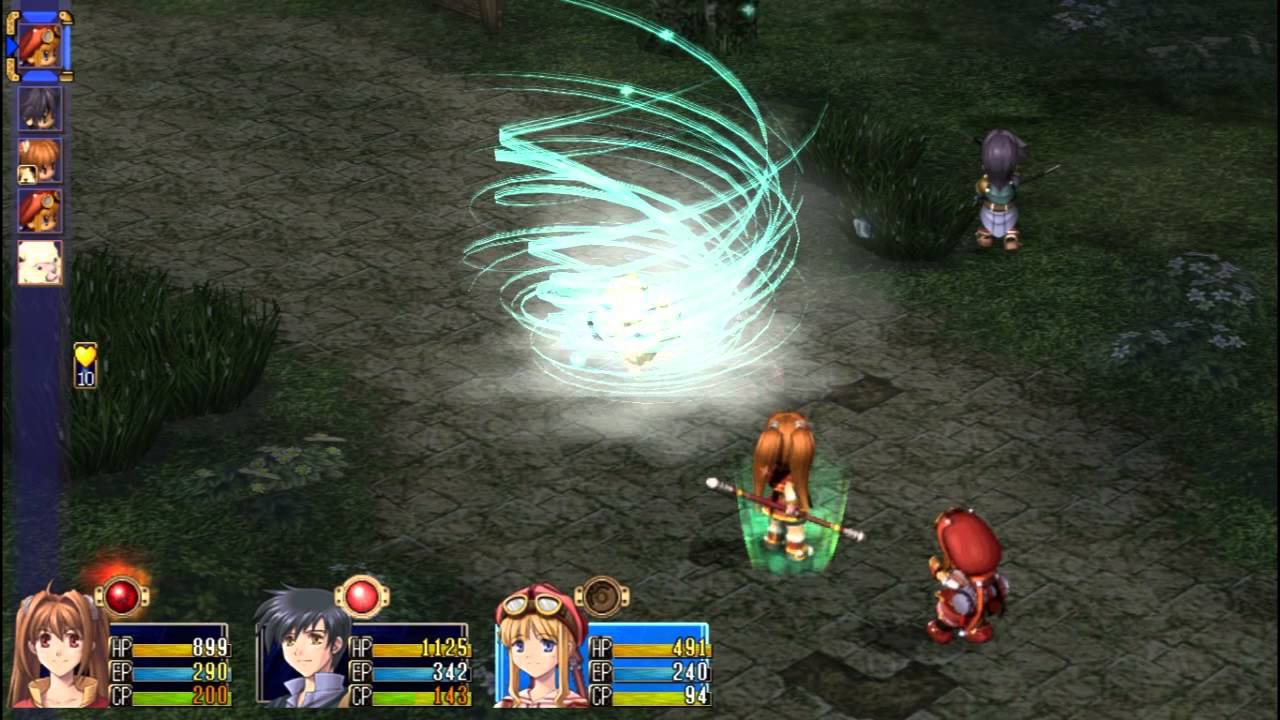Click the white monster portrait in turn order

[x=40, y=260]
